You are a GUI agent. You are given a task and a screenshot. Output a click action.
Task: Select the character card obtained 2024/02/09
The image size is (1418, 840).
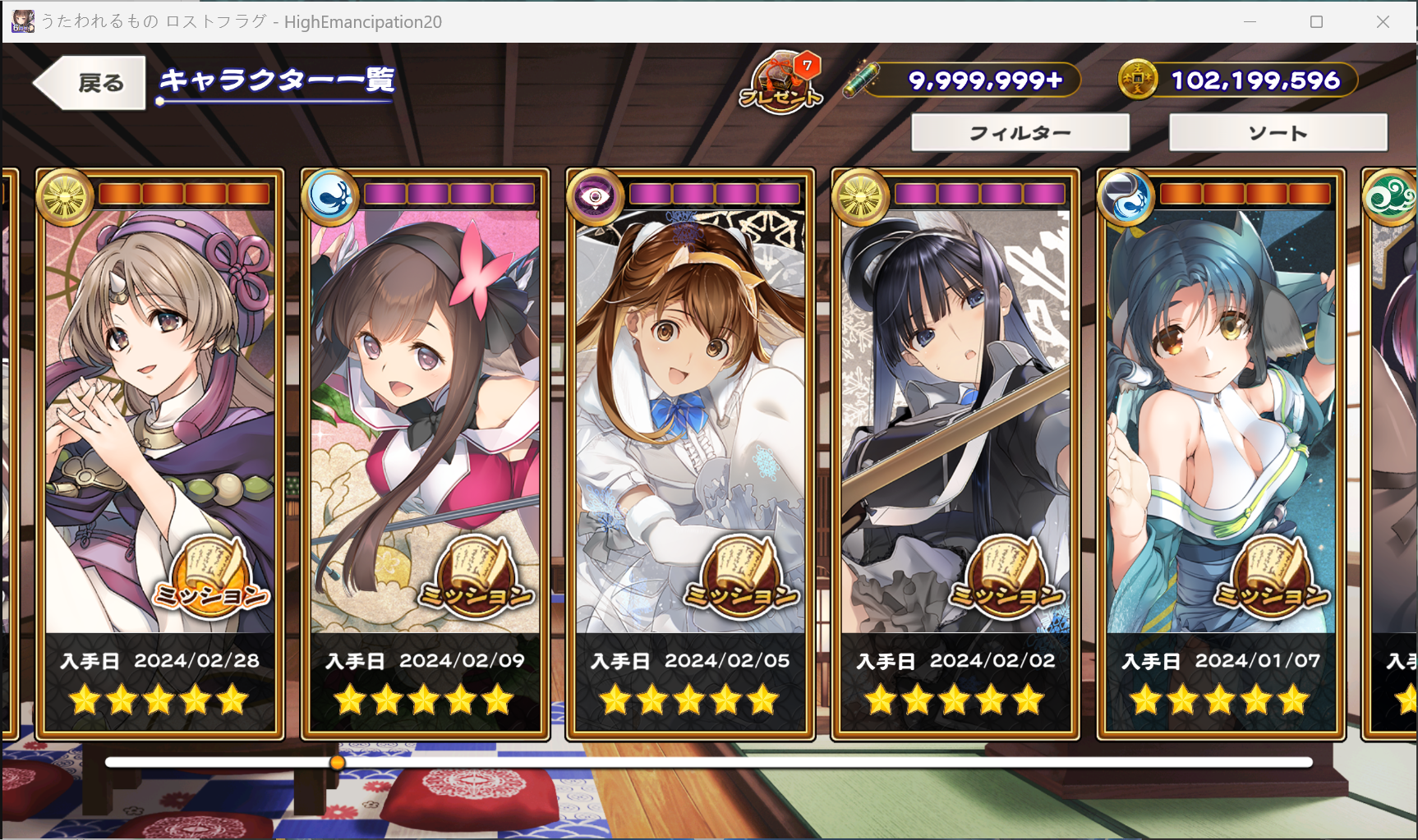coord(425,394)
